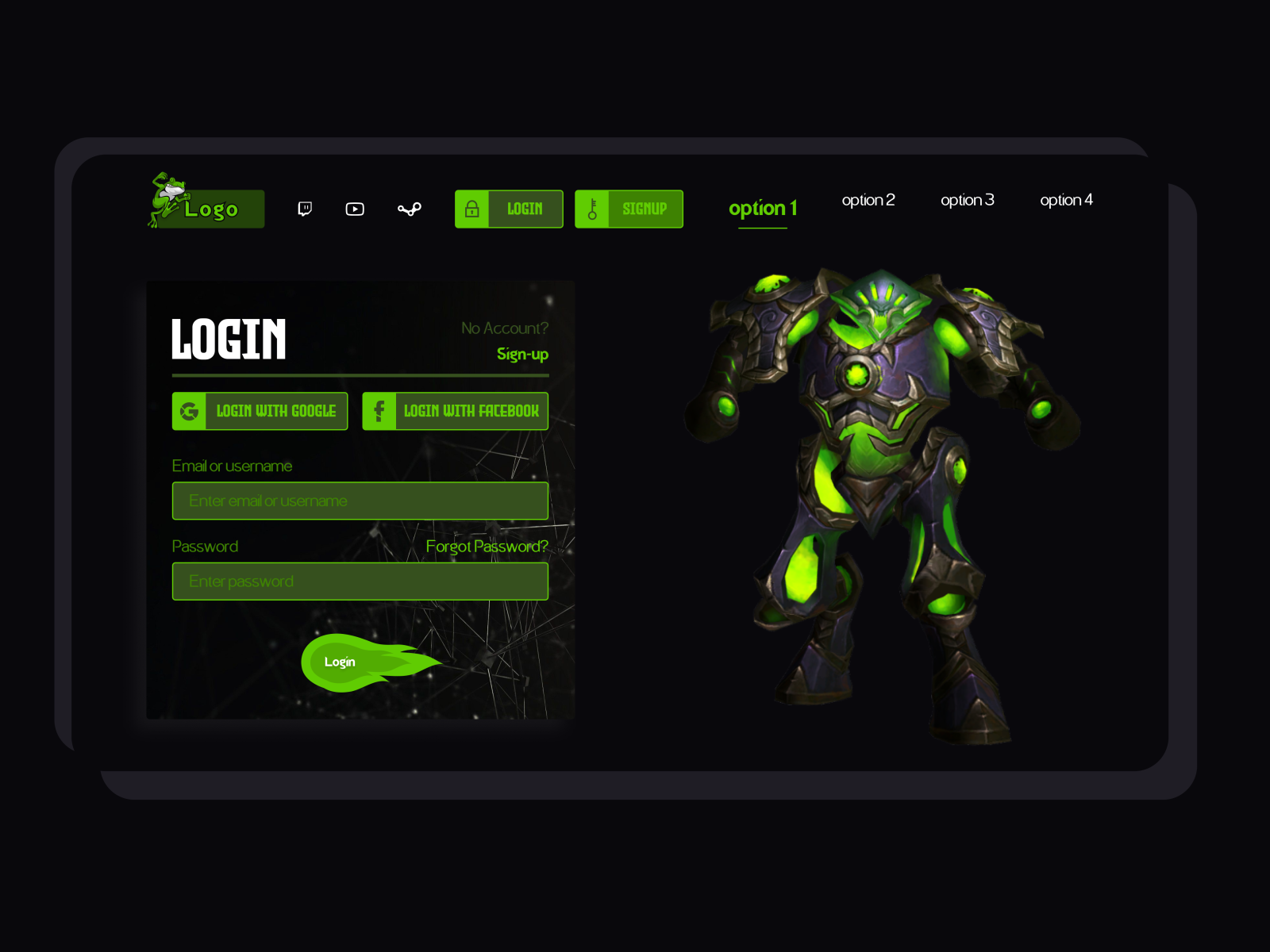Open the Sign-up link under No Account
The image size is (1270, 952).
pyautogui.click(x=521, y=355)
